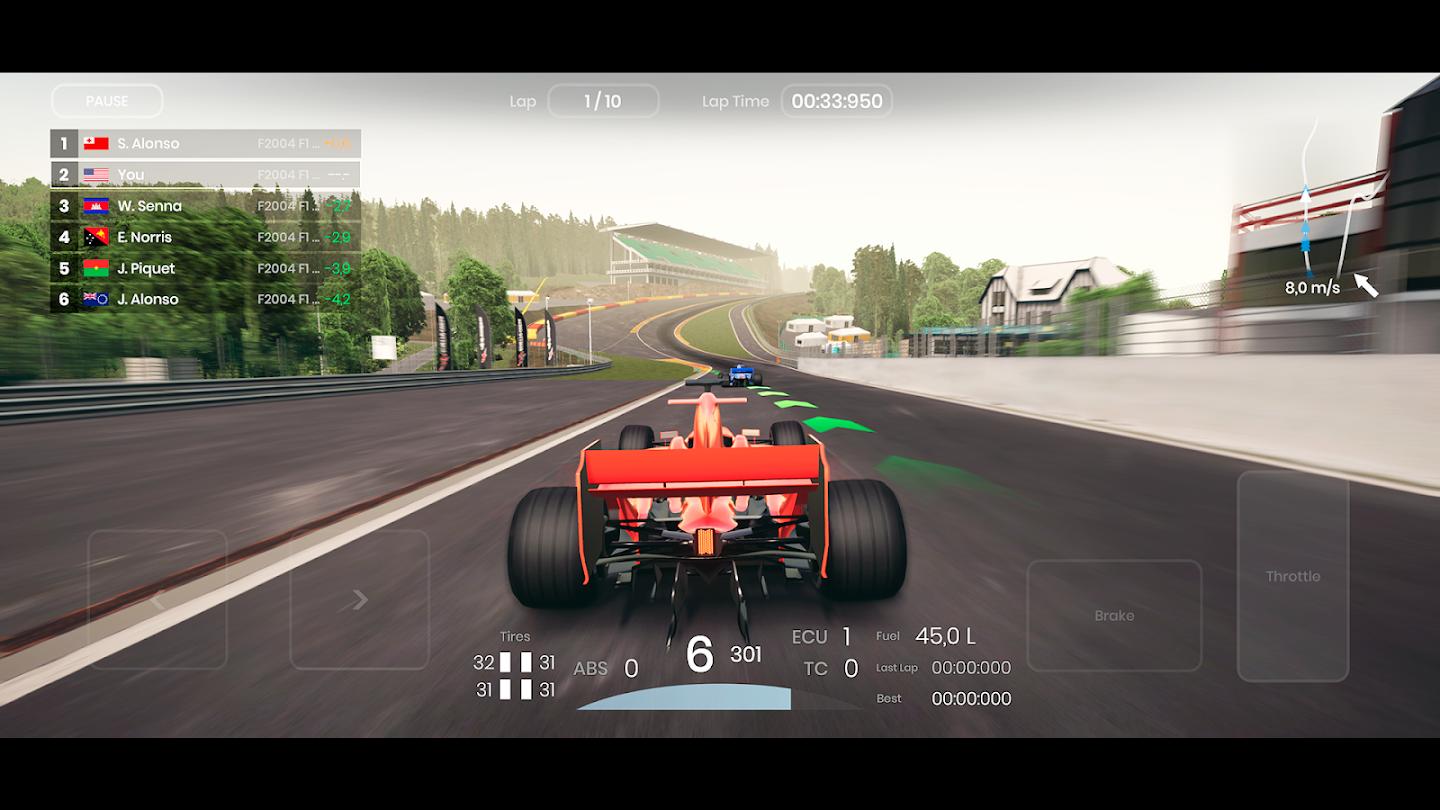Select S. Alonso in the standings list
This screenshot has width=1440, height=810.
[205, 144]
